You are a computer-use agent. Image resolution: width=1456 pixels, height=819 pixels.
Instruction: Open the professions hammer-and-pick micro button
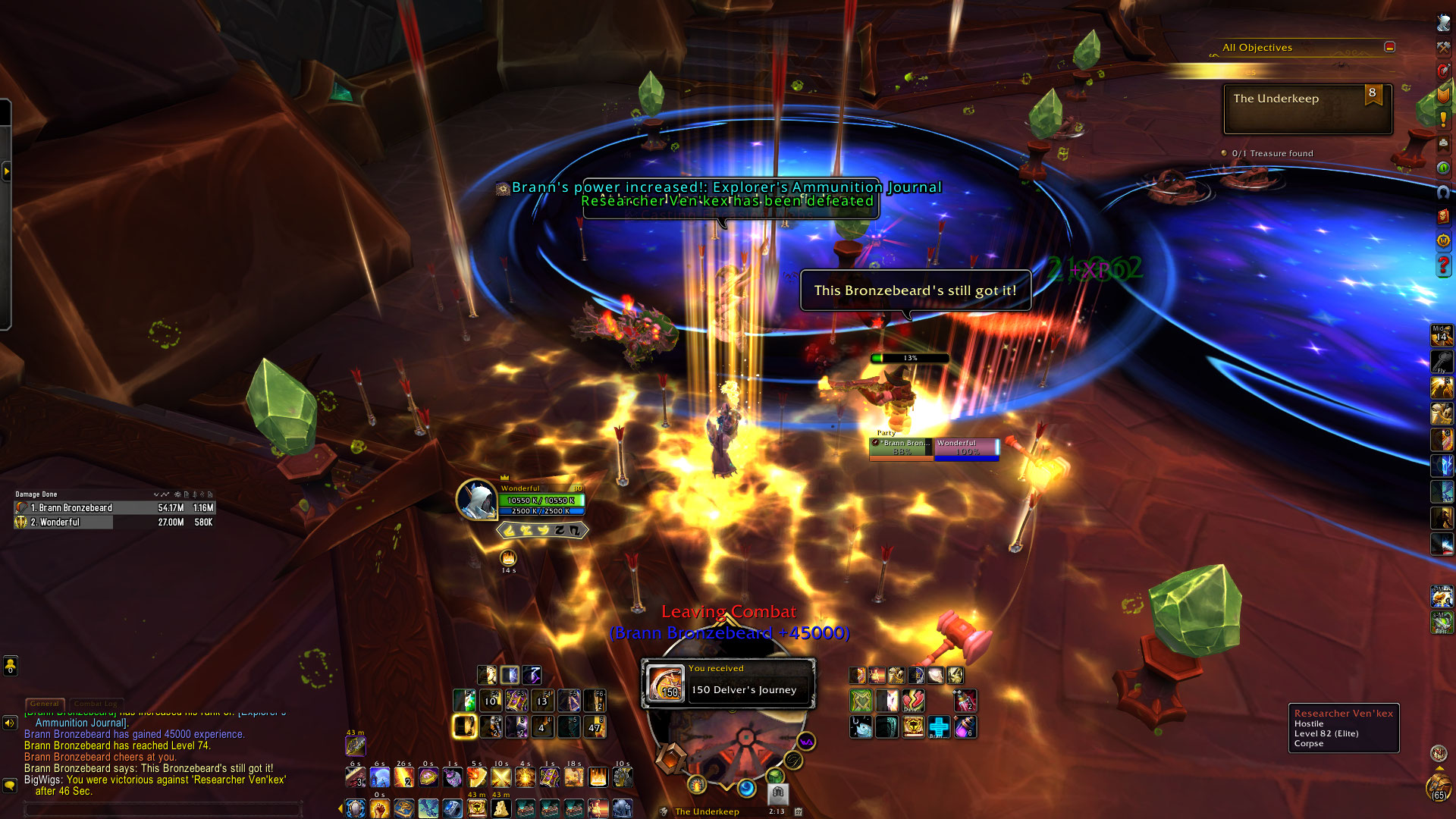pos(1443,47)
